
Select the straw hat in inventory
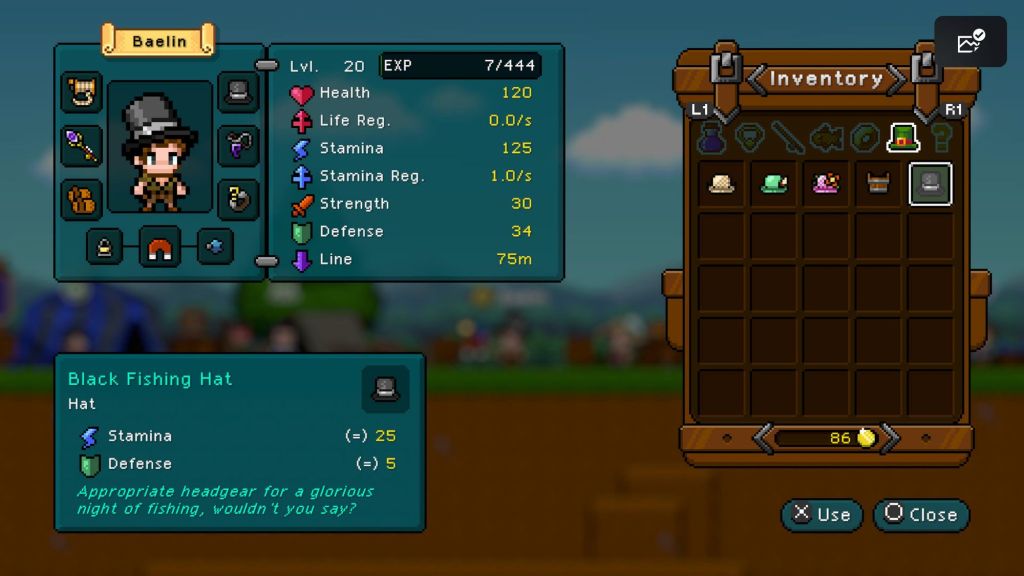point(721,184)
